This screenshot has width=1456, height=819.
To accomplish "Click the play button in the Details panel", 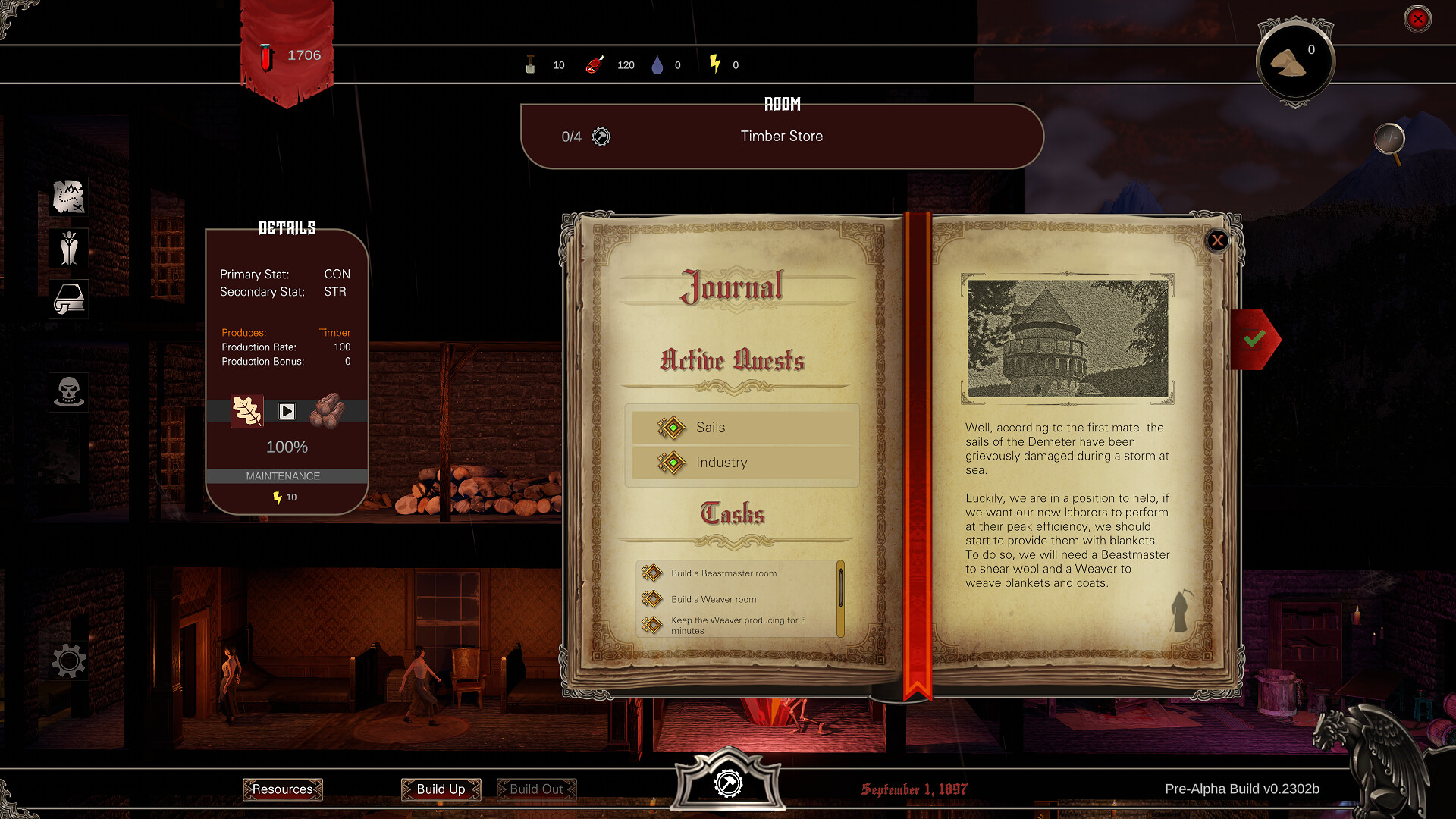I will pyautogui.click(x=287, y=411).
